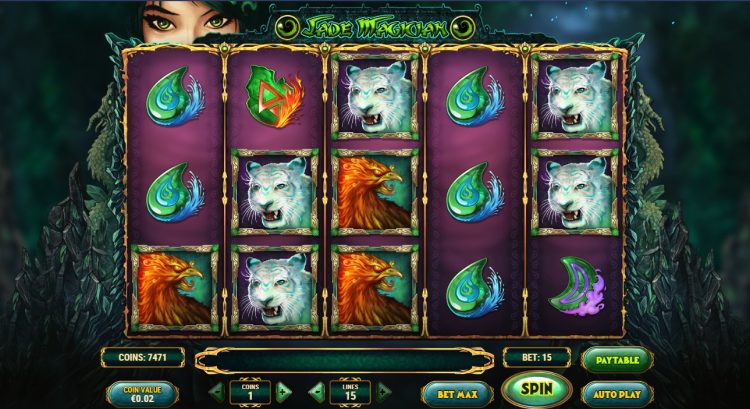The width and height of the screenshot is (750, 409).
Task: Select Bet Max
Action: tap(457, 393)
